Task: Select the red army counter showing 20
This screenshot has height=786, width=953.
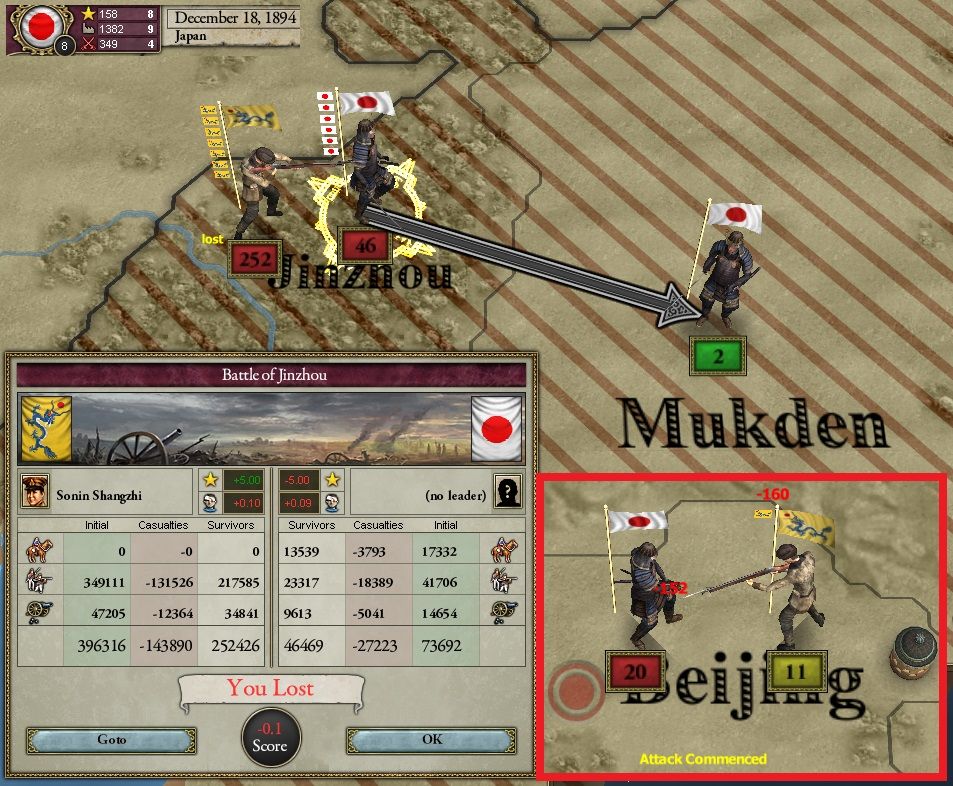Action: [x=635, y=672]
